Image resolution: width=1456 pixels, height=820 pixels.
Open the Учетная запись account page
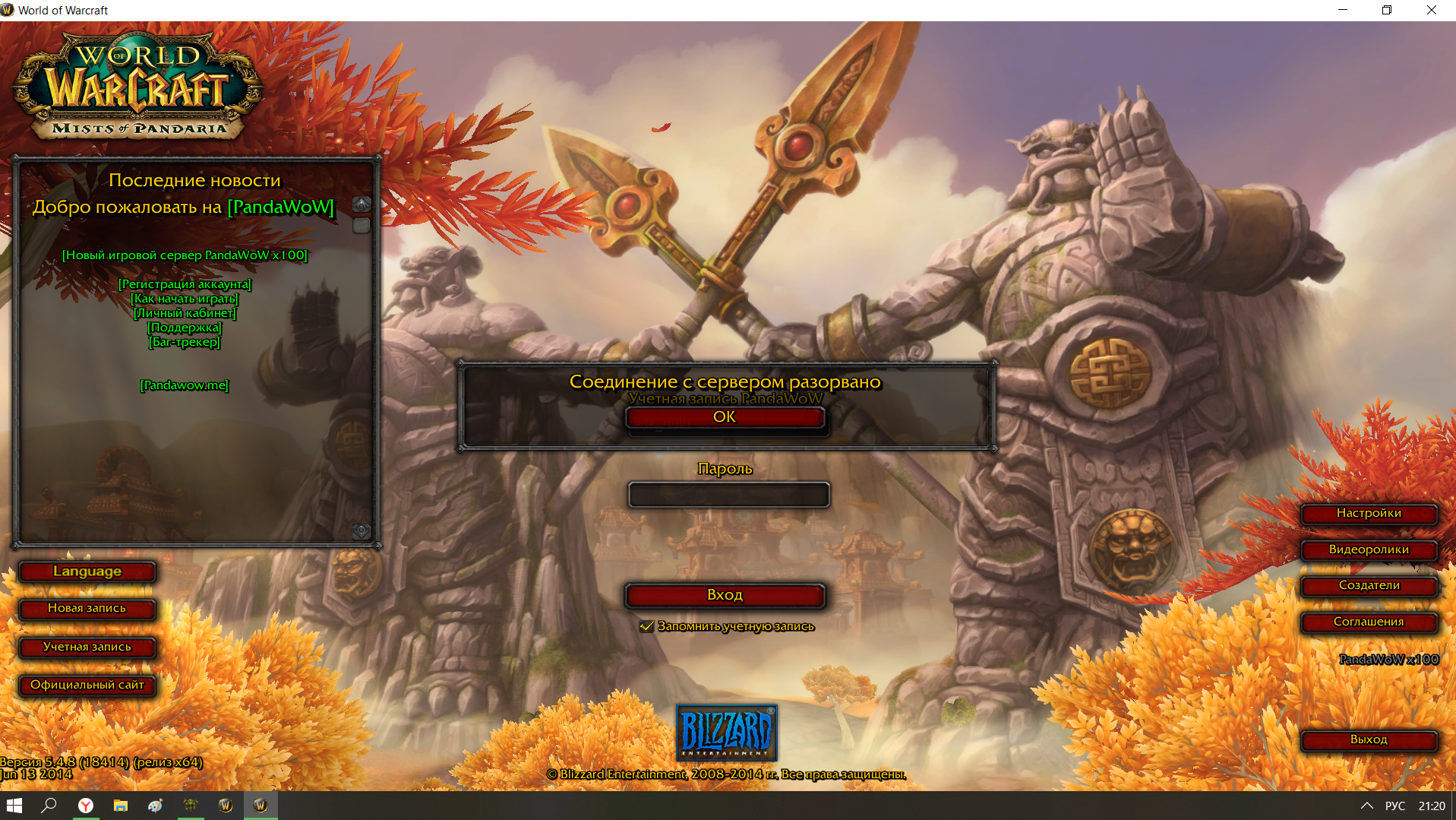[87, 647]
